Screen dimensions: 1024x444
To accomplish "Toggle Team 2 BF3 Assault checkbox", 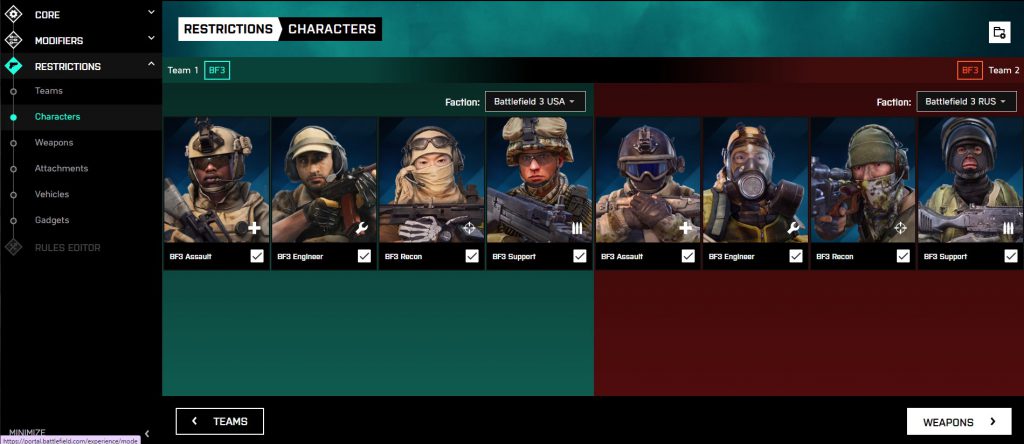I will (x=688, y=256).
